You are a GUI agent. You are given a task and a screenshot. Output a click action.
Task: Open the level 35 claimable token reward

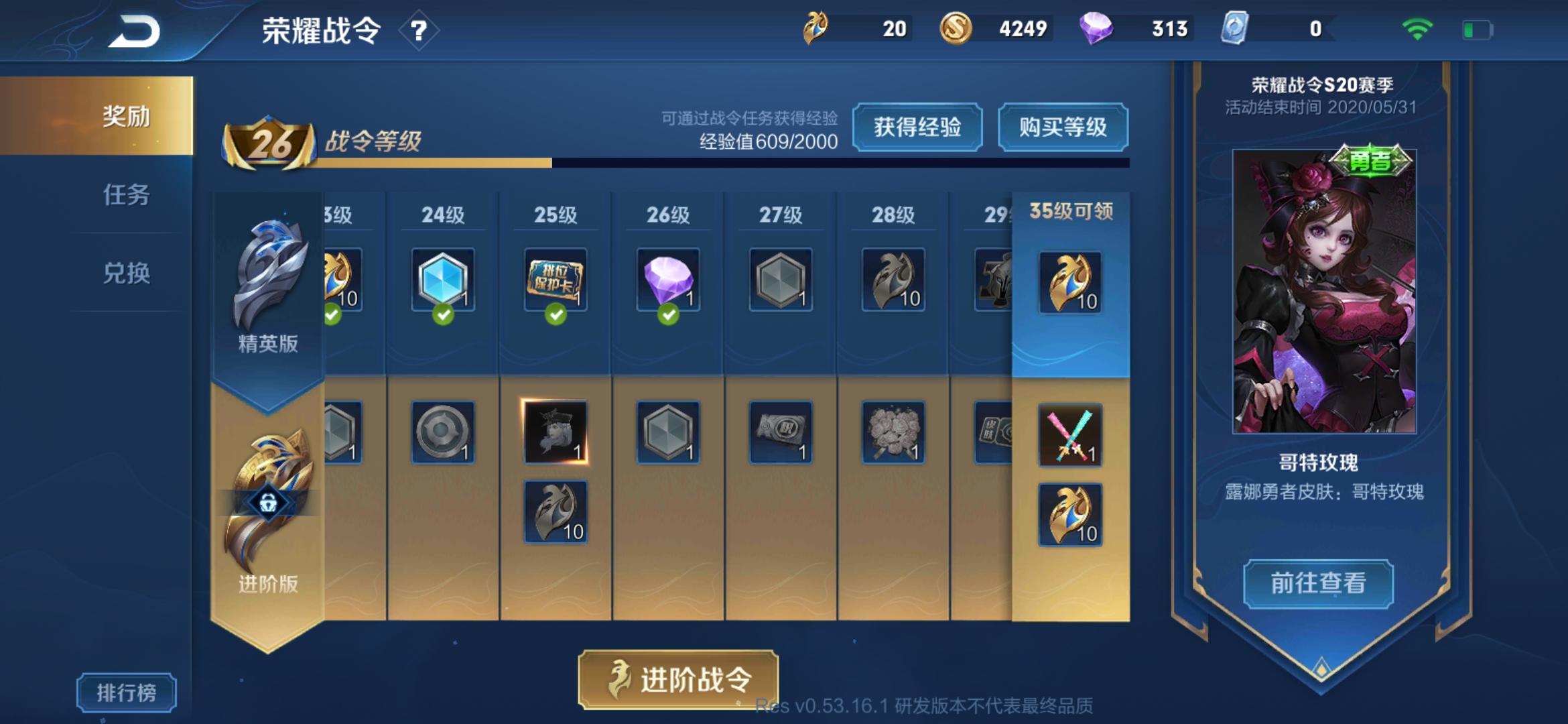coord(1069,282)
